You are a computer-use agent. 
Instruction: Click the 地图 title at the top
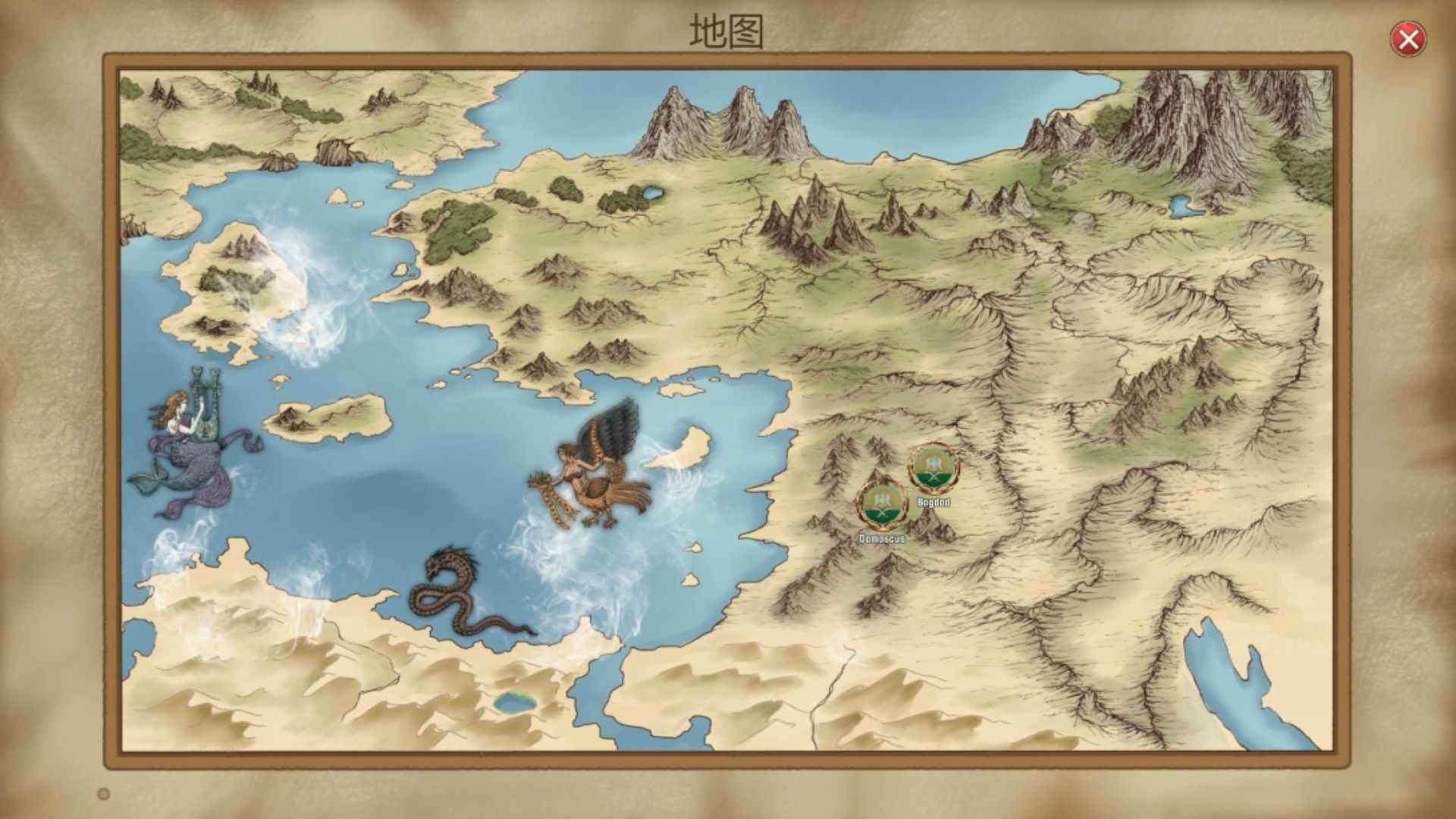(x=726, y=32)
